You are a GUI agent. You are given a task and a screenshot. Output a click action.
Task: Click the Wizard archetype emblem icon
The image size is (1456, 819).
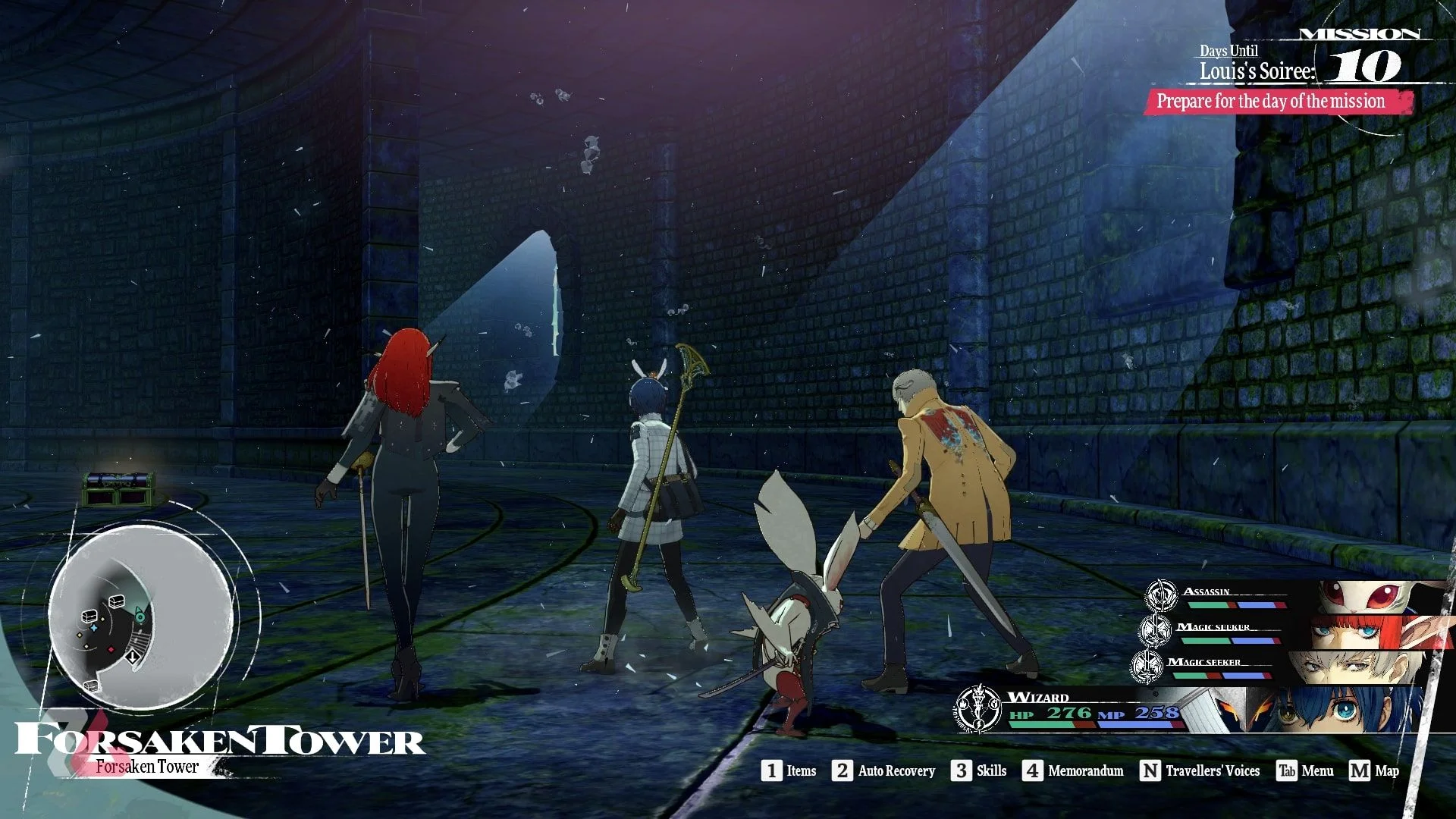pyautogui.click(x=979, y=709)
